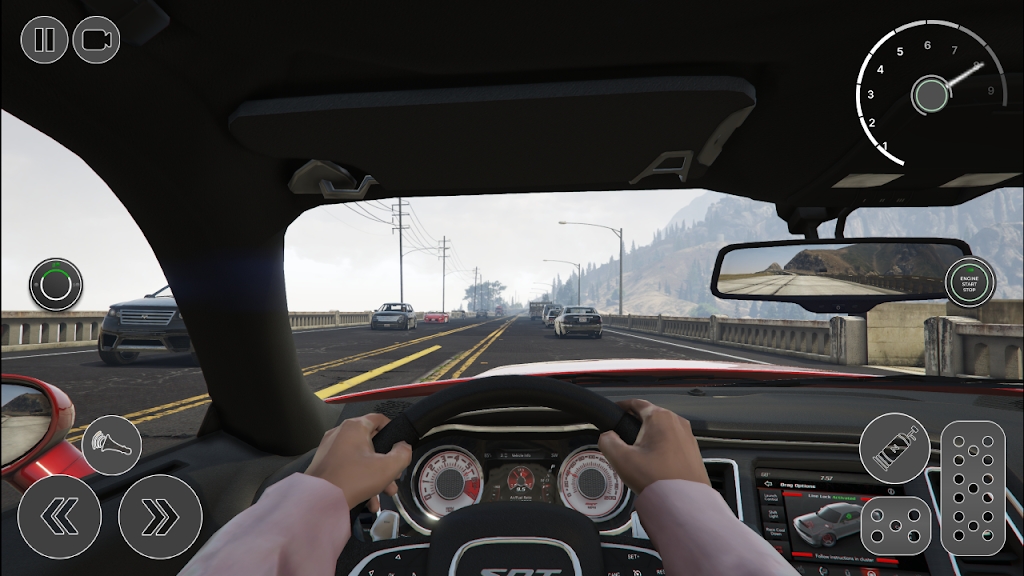The height and width of the screenshot is (576, 1024).
Task: Pause the game
Action: 44,40
